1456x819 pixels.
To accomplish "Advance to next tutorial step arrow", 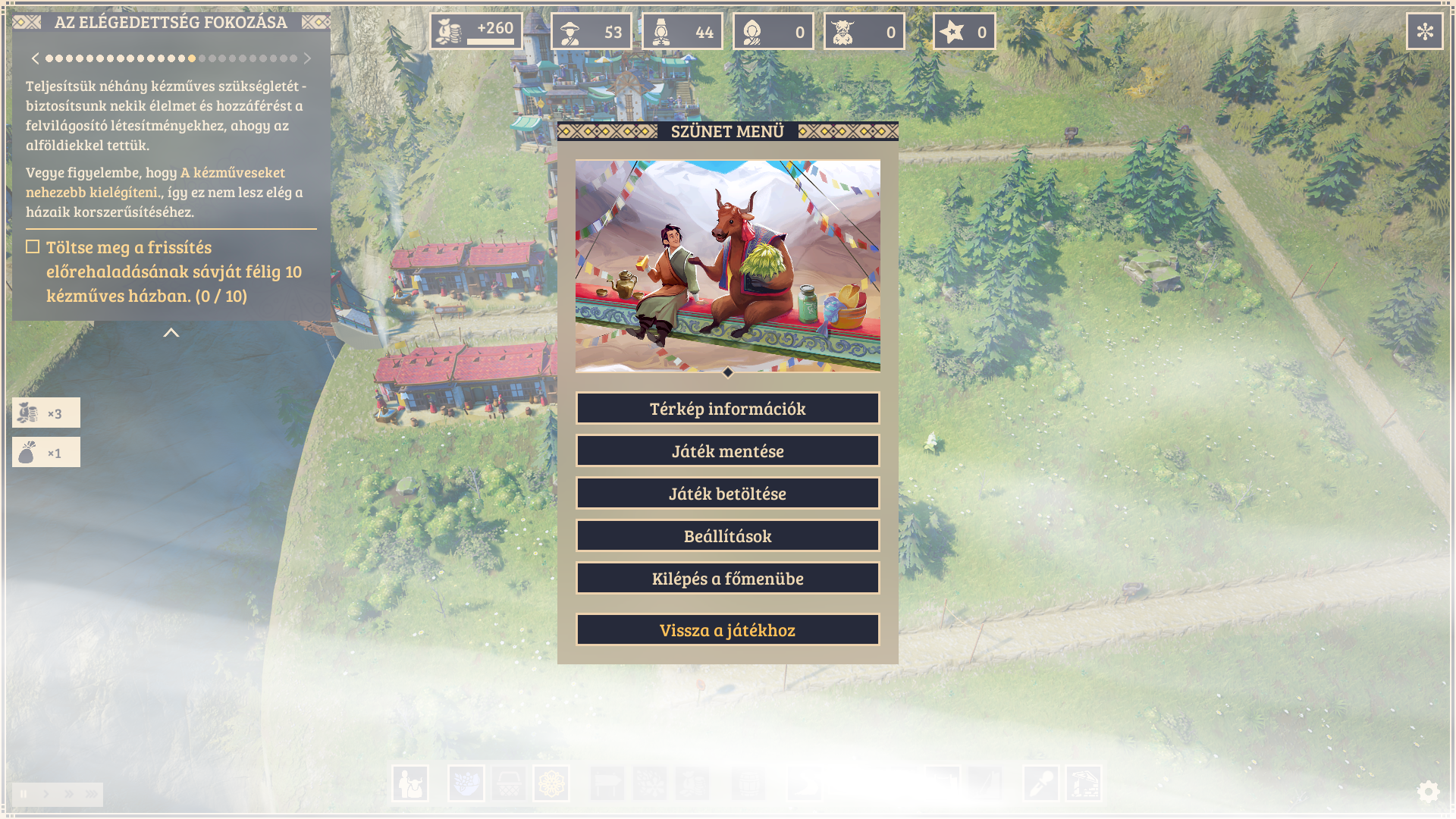I will 307,58.
